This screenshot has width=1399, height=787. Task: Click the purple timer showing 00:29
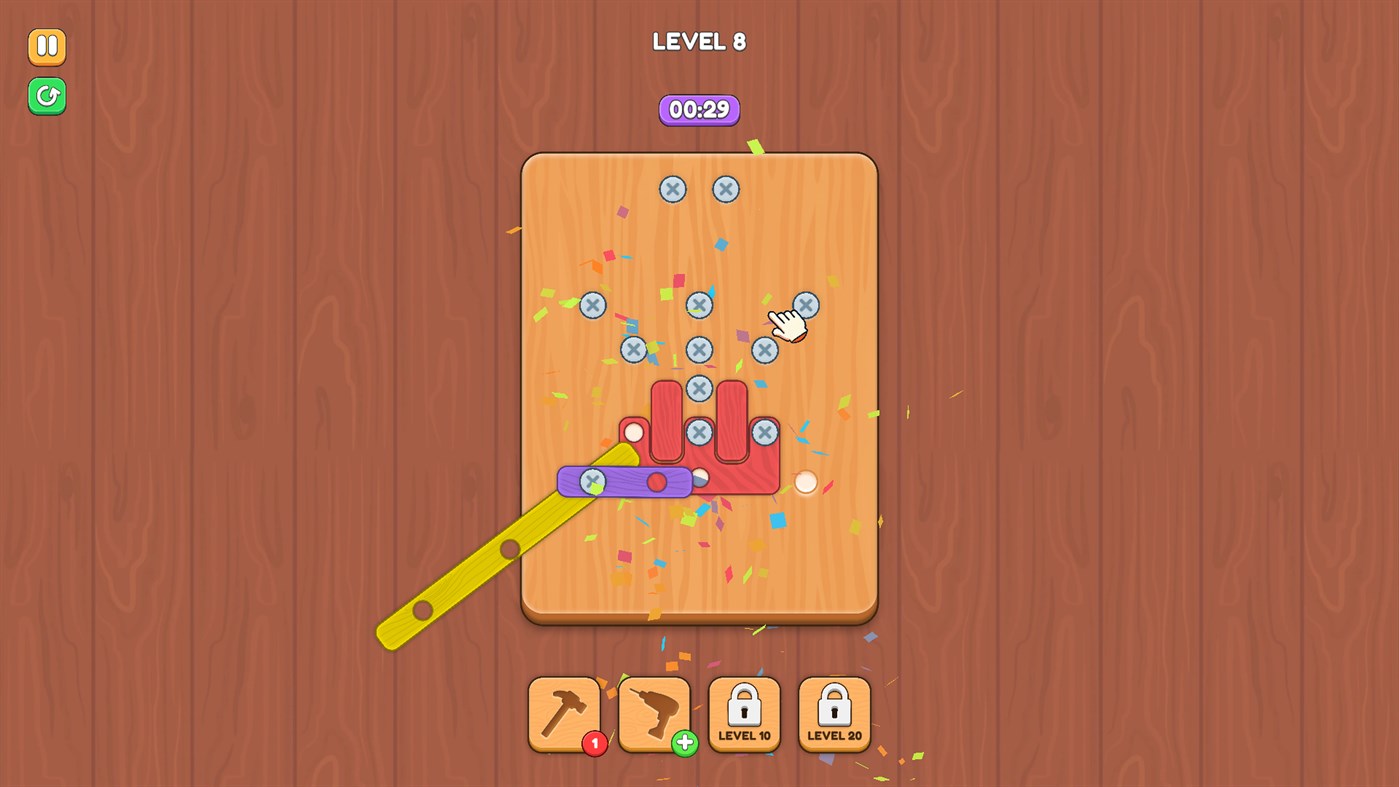tap(699, 110)
